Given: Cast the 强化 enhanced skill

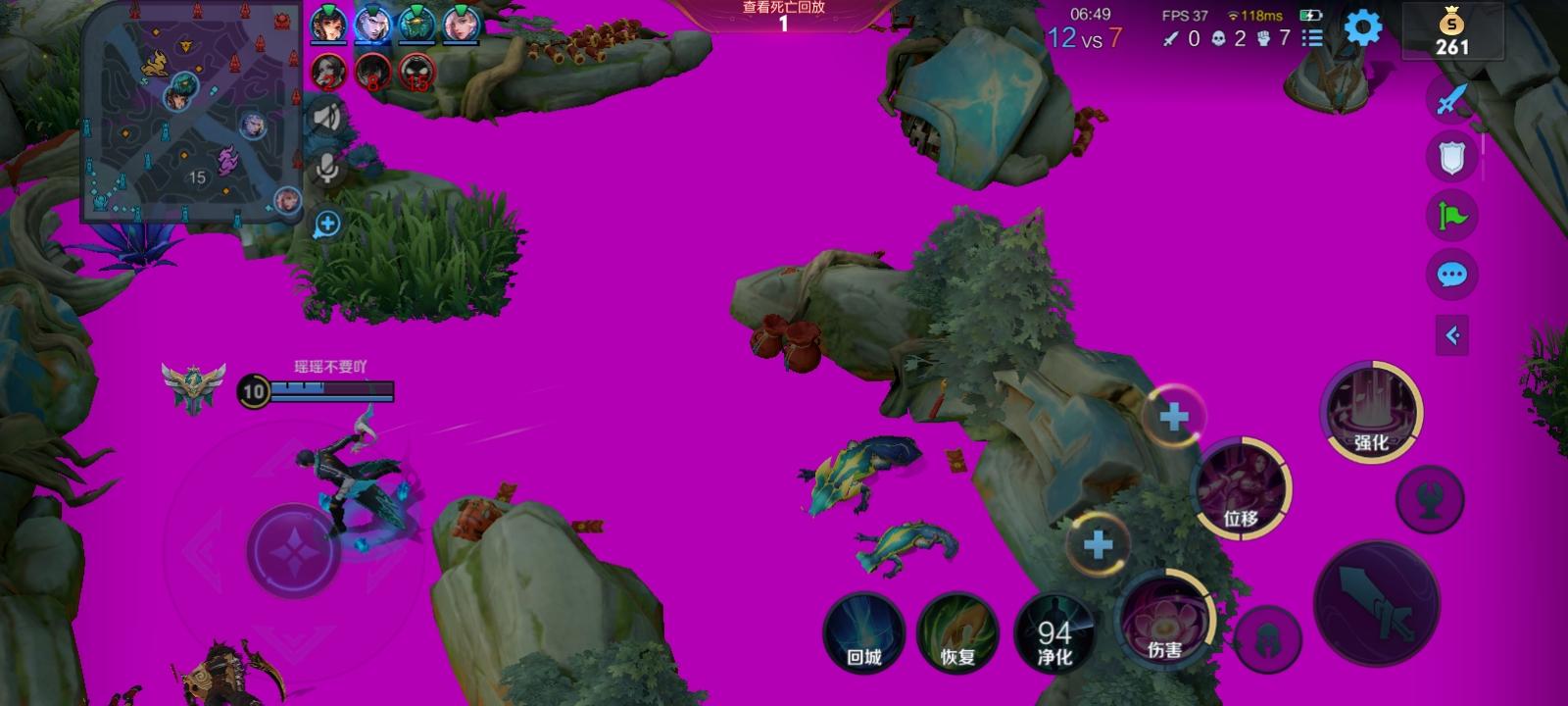Looking at the screenshot, I should (x=1372, y=412).
